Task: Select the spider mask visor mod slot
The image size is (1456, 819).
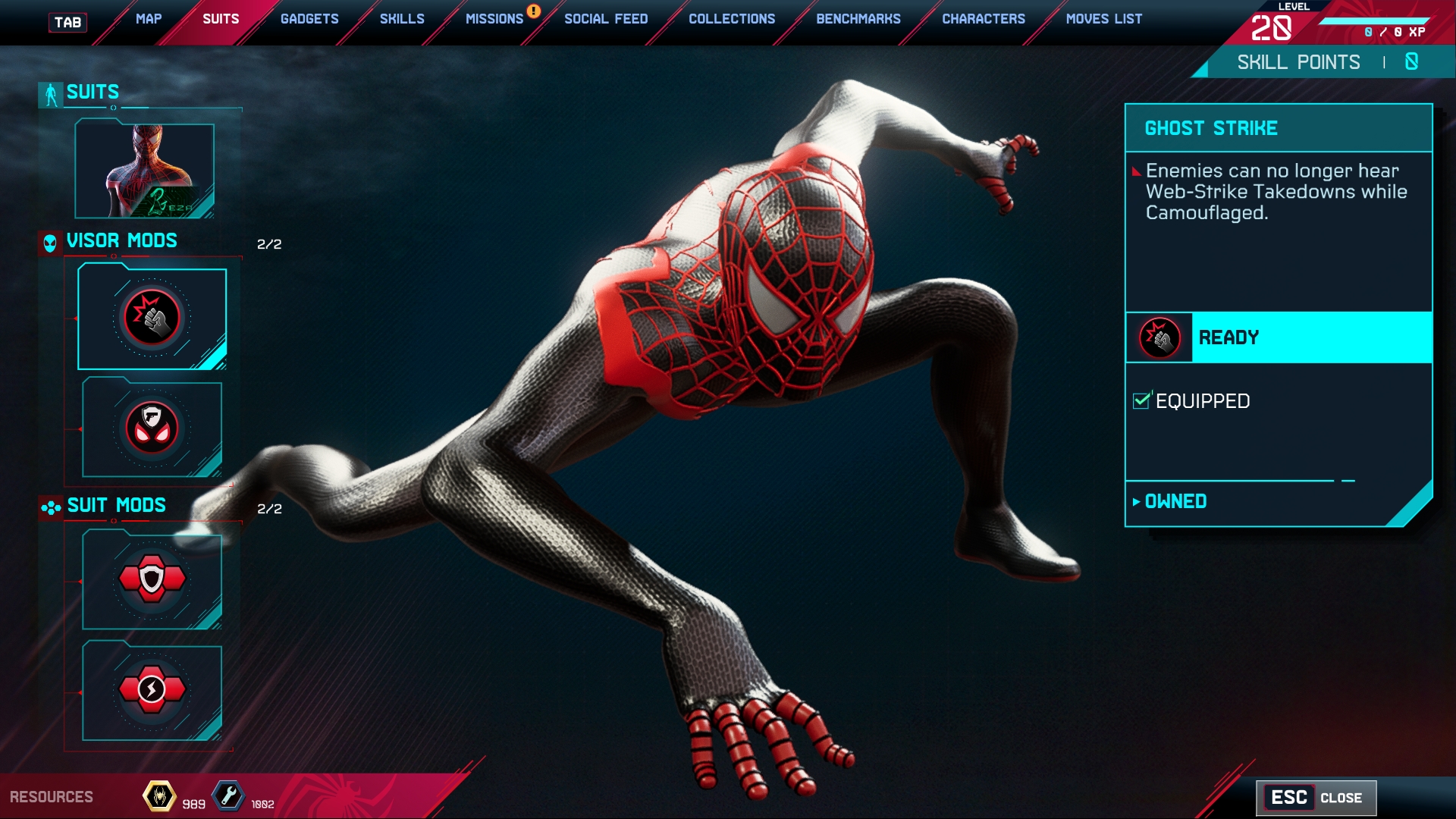Action: tap(152, 428)
